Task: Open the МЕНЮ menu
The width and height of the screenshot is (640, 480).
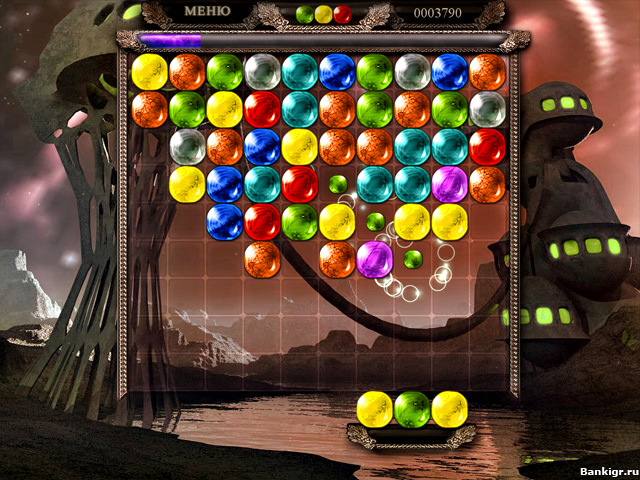Action: click(x=208, y=12)
